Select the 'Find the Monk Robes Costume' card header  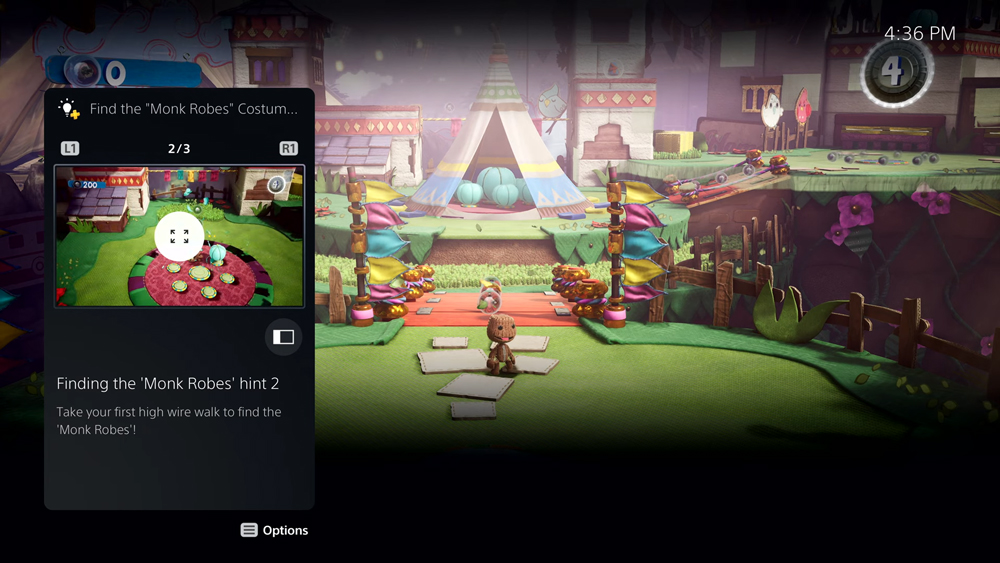point(193,109)
